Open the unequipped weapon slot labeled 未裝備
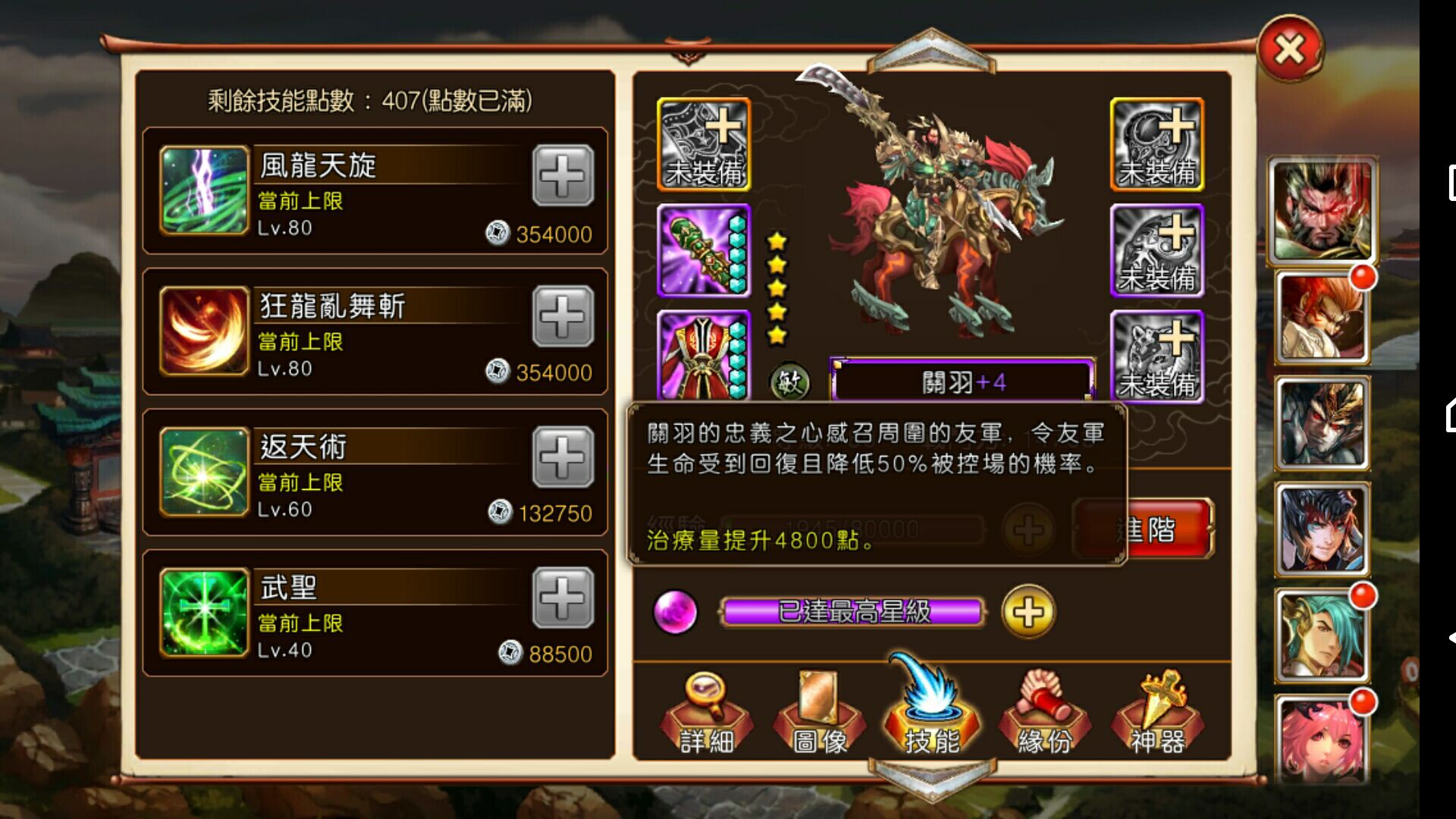The width and height of the screenshot is (1456, 819). coord(701,144)
